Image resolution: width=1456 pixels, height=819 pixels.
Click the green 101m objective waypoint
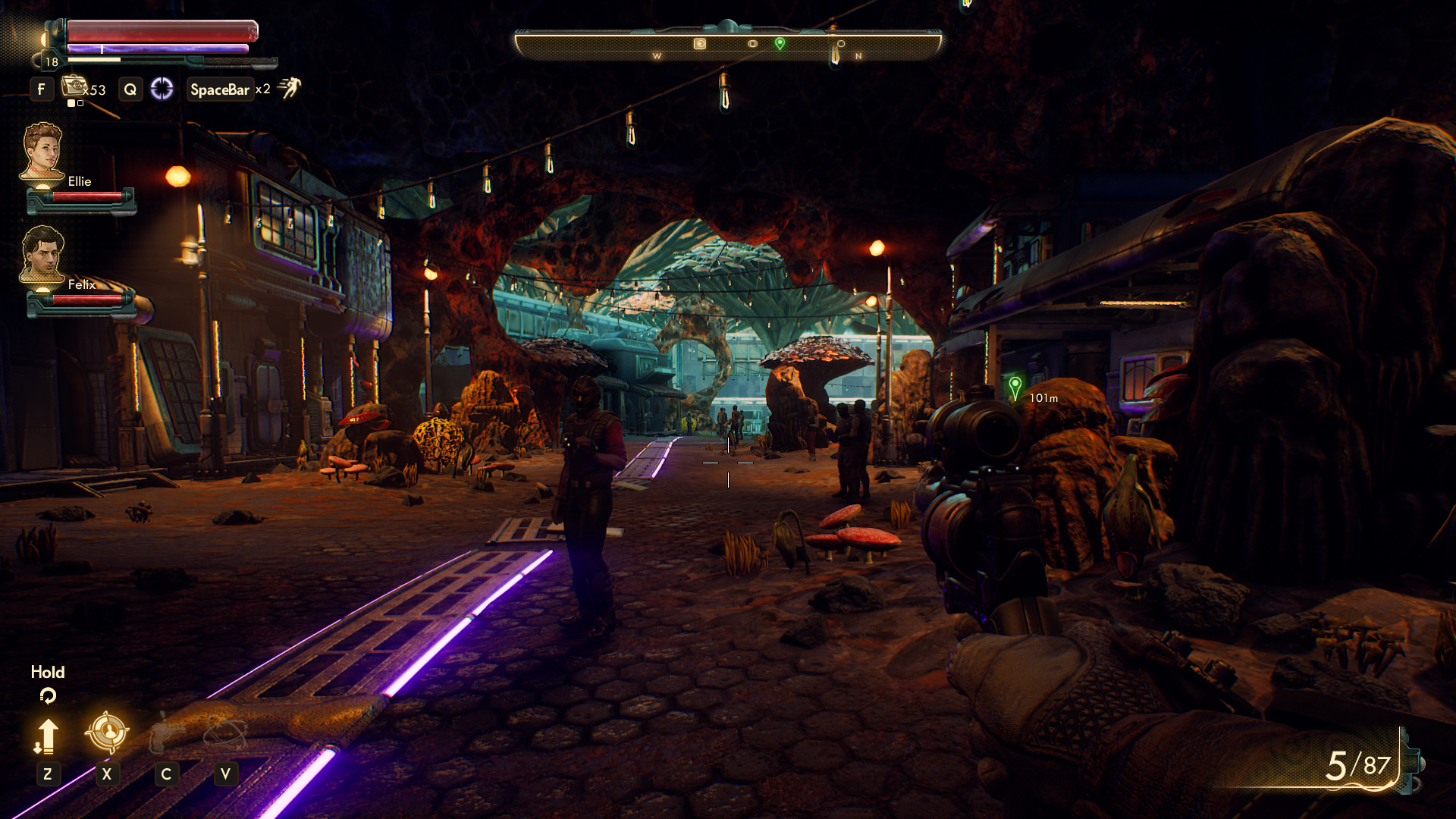tap(1015, 387)
